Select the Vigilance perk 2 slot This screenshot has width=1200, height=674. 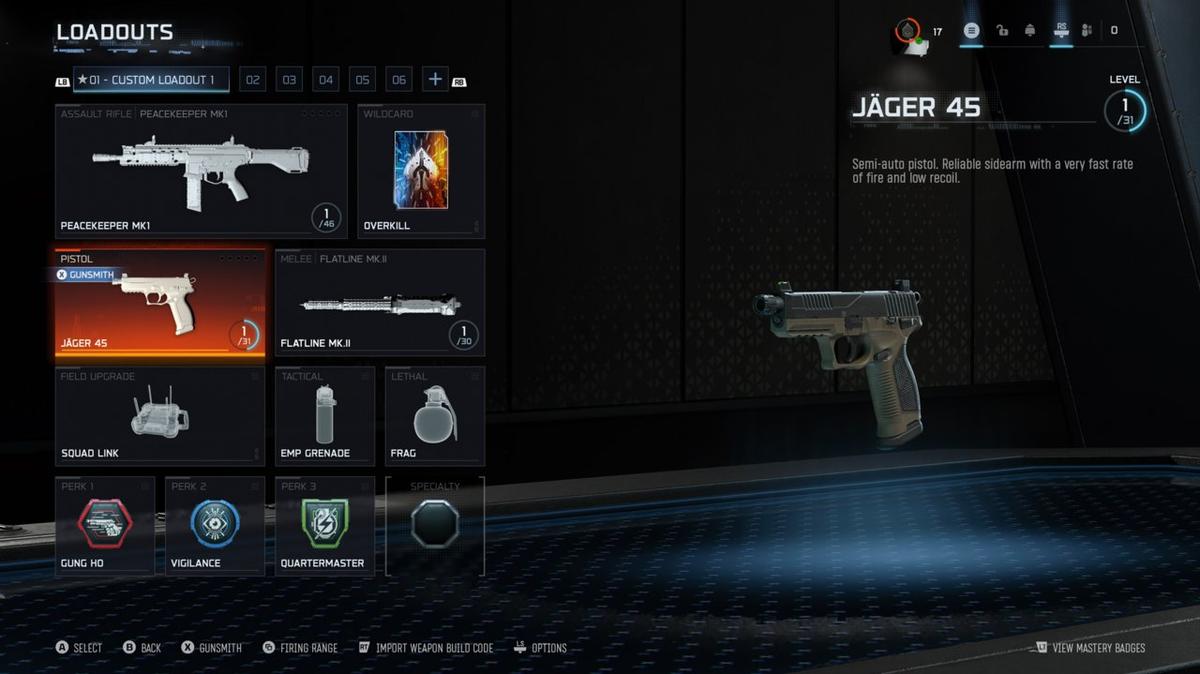coord(215,526)
